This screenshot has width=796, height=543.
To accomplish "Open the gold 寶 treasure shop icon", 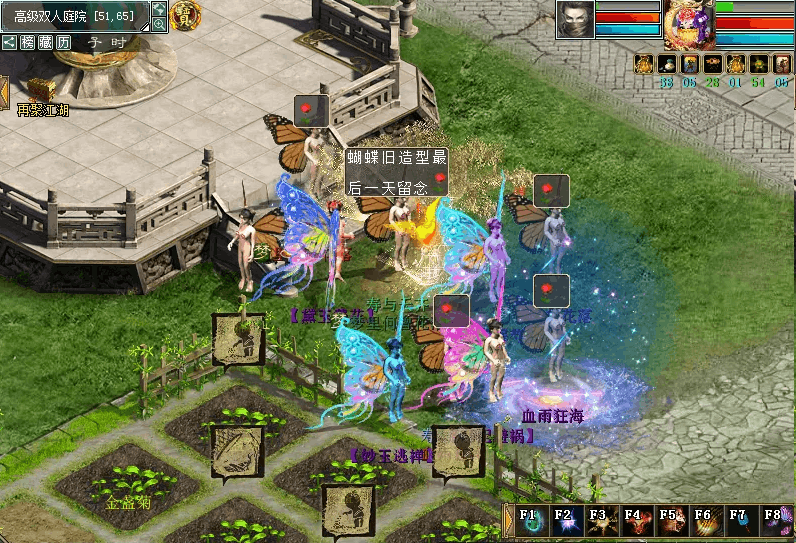I will (184, 15).
